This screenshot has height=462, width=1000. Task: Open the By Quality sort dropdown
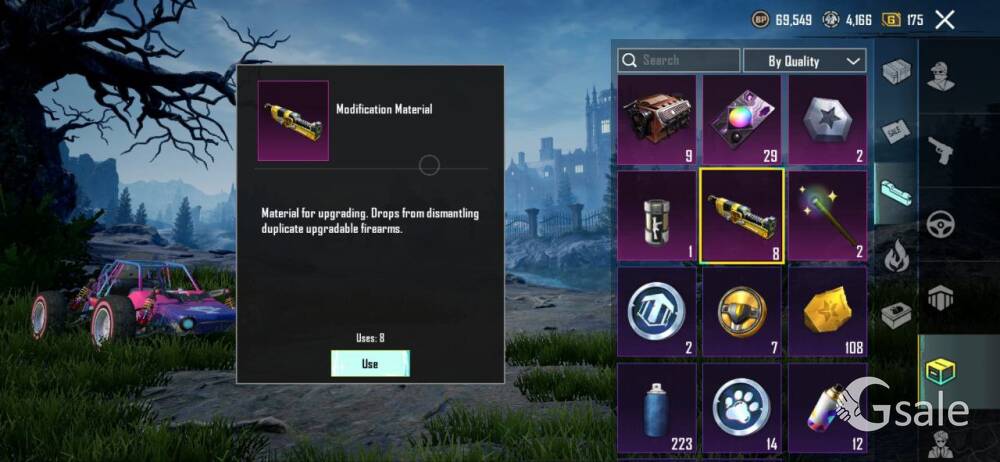tap(804, 61)
